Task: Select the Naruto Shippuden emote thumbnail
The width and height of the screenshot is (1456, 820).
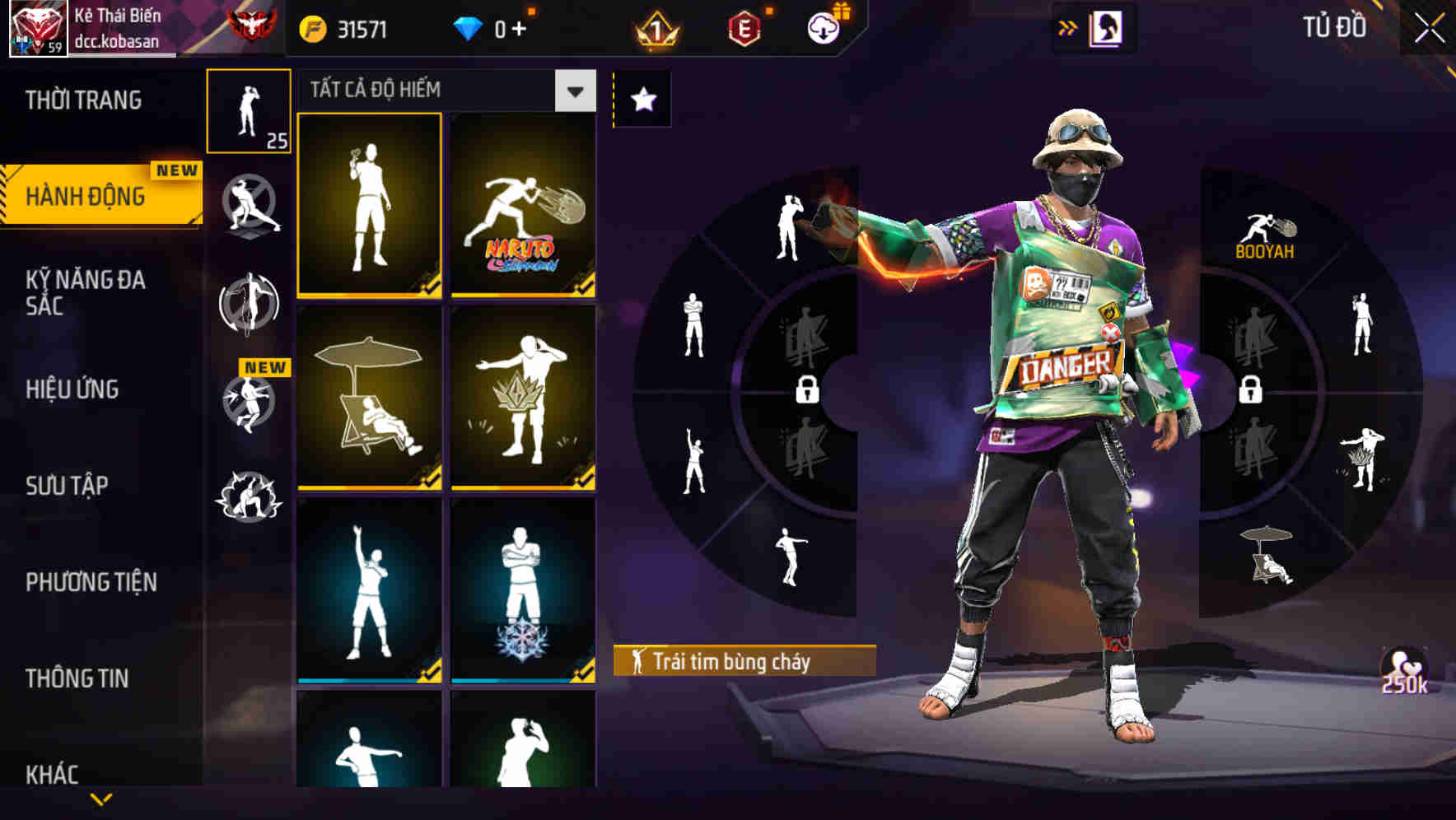Action: click(523, 204)
